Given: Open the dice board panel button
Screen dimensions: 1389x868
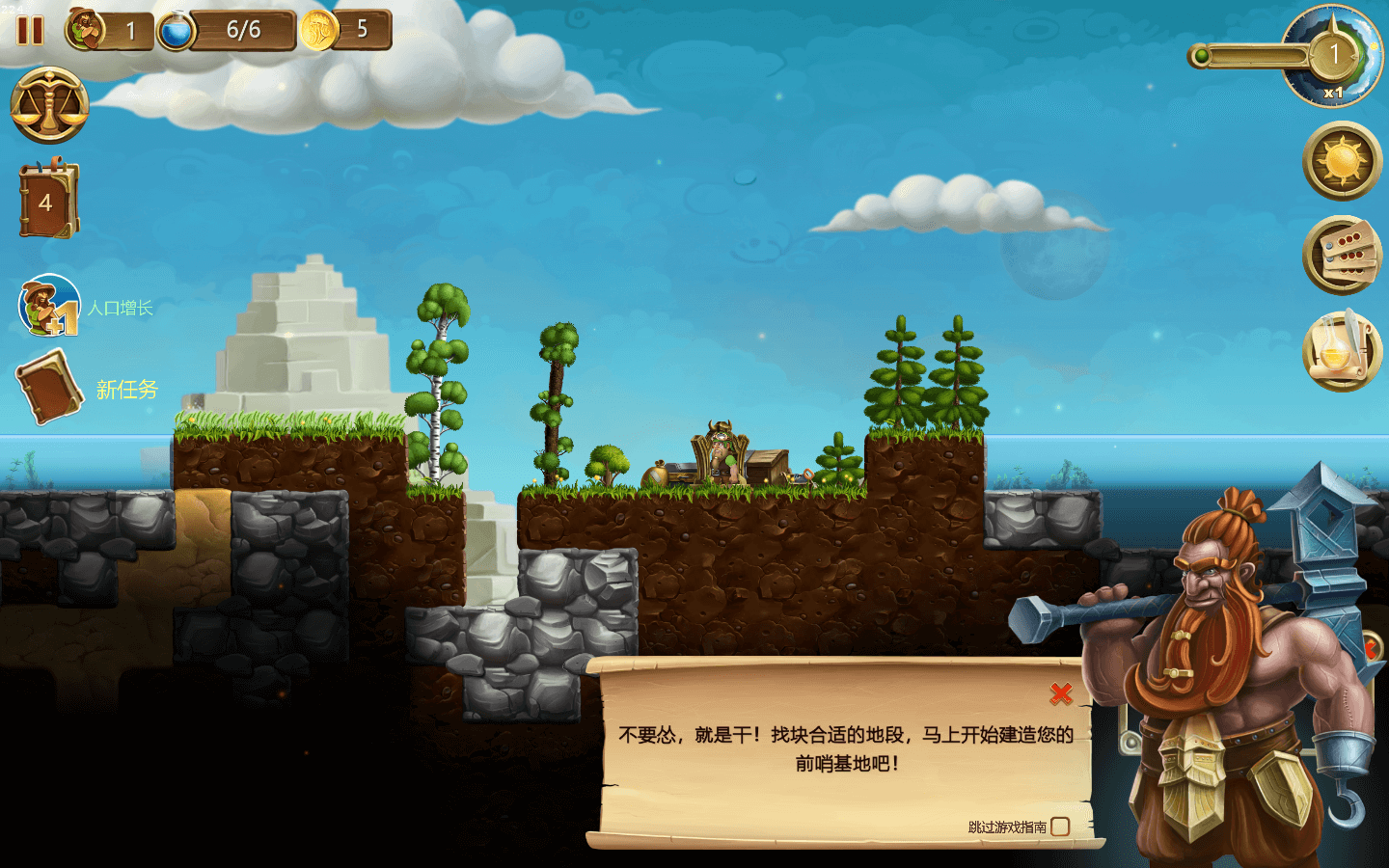Looking at the screenshot, I should [x=1342, y=256].
